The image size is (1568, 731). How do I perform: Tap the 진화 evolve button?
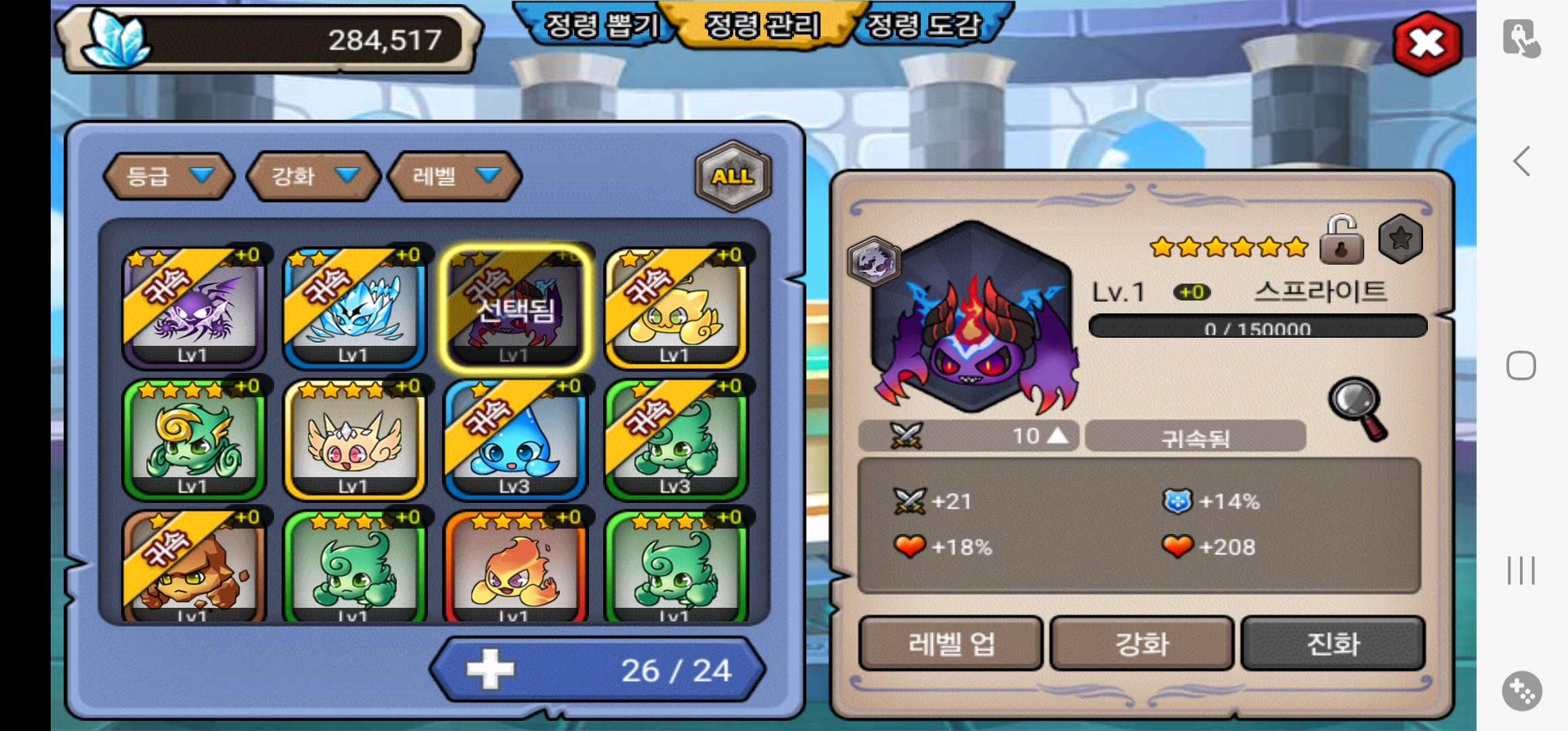[x=1333, y=643]
